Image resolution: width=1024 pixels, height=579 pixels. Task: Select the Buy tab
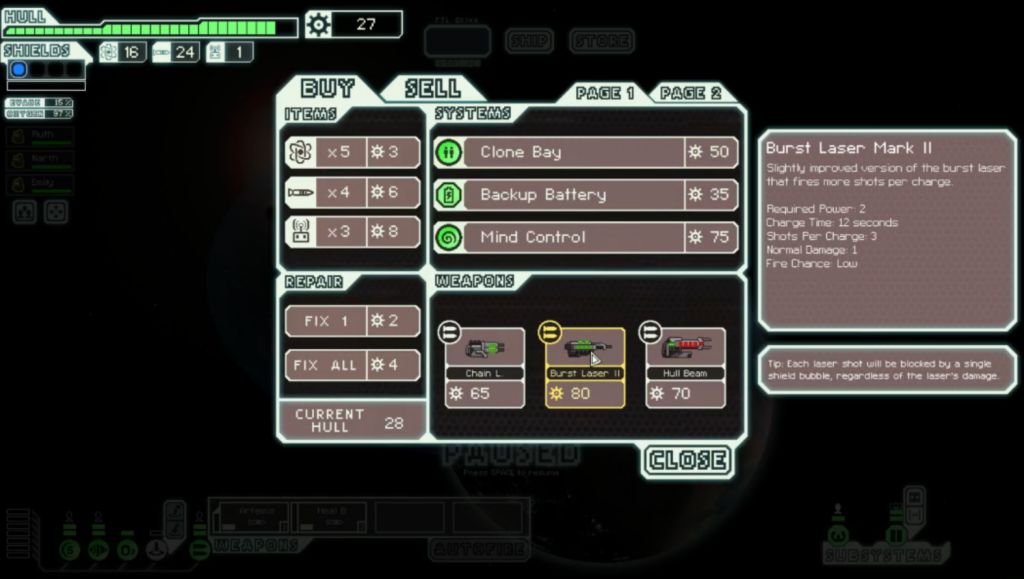327,88
